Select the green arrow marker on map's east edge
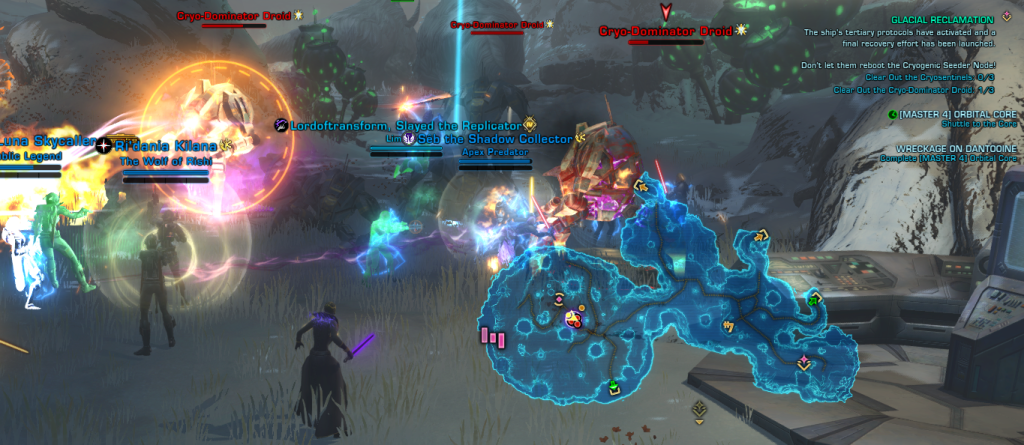The width and height of the screenshot is (1024, 445). pyautogui.click(x=814, y=298)
